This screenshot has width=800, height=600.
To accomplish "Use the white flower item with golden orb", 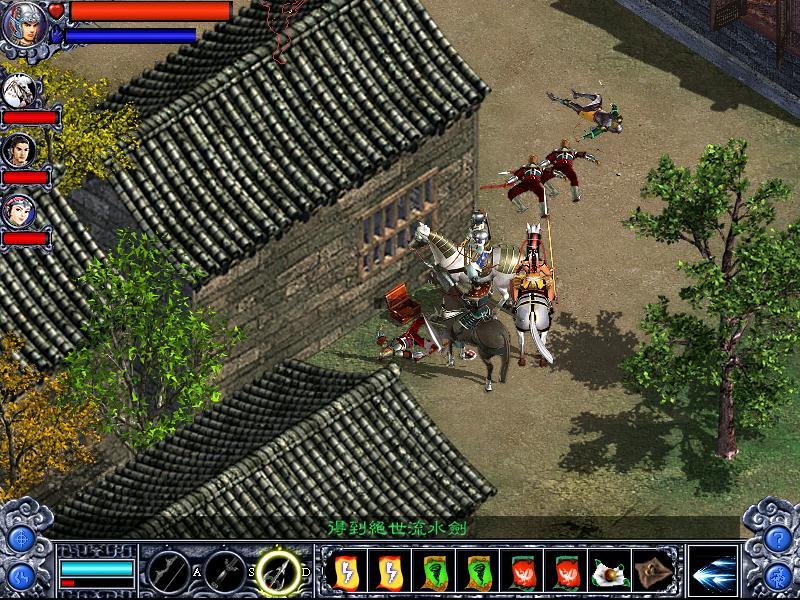I will [x=610, y=572].
